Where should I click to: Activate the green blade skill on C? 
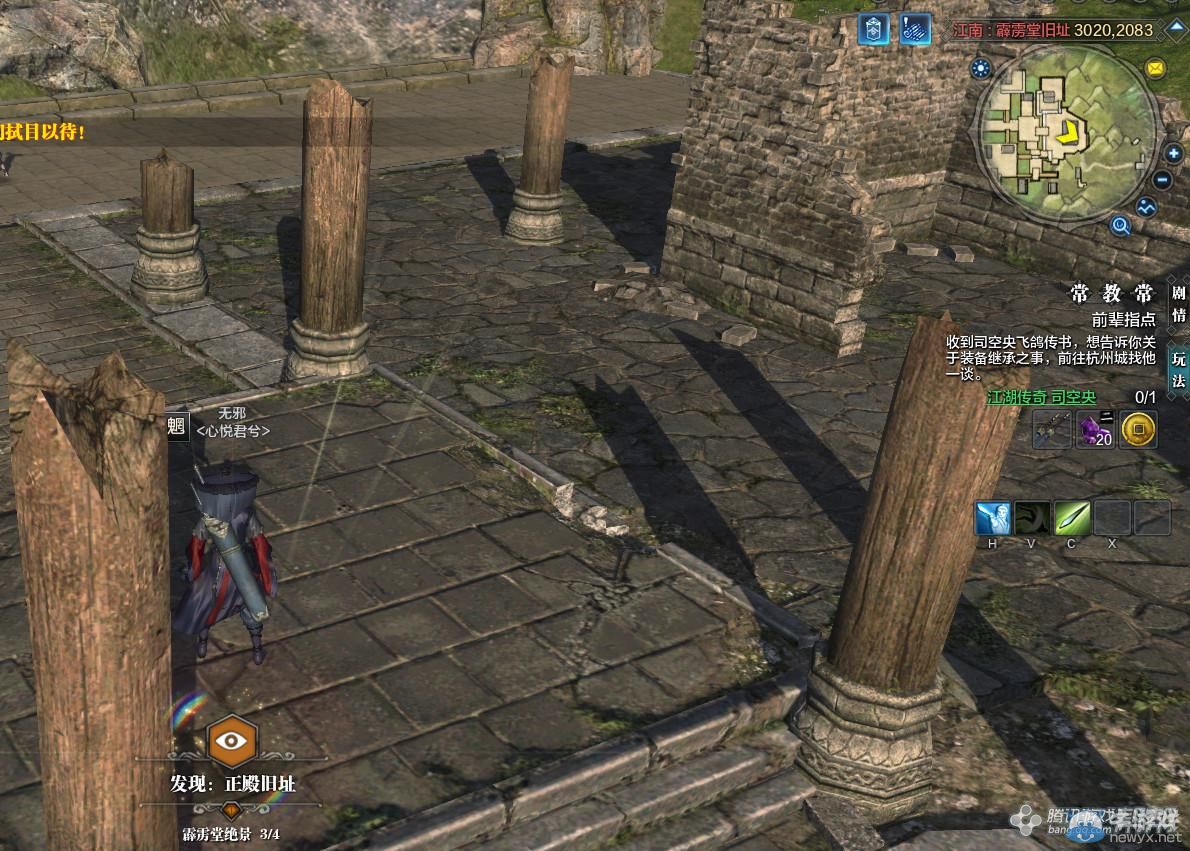click(x=1071, y=519)
